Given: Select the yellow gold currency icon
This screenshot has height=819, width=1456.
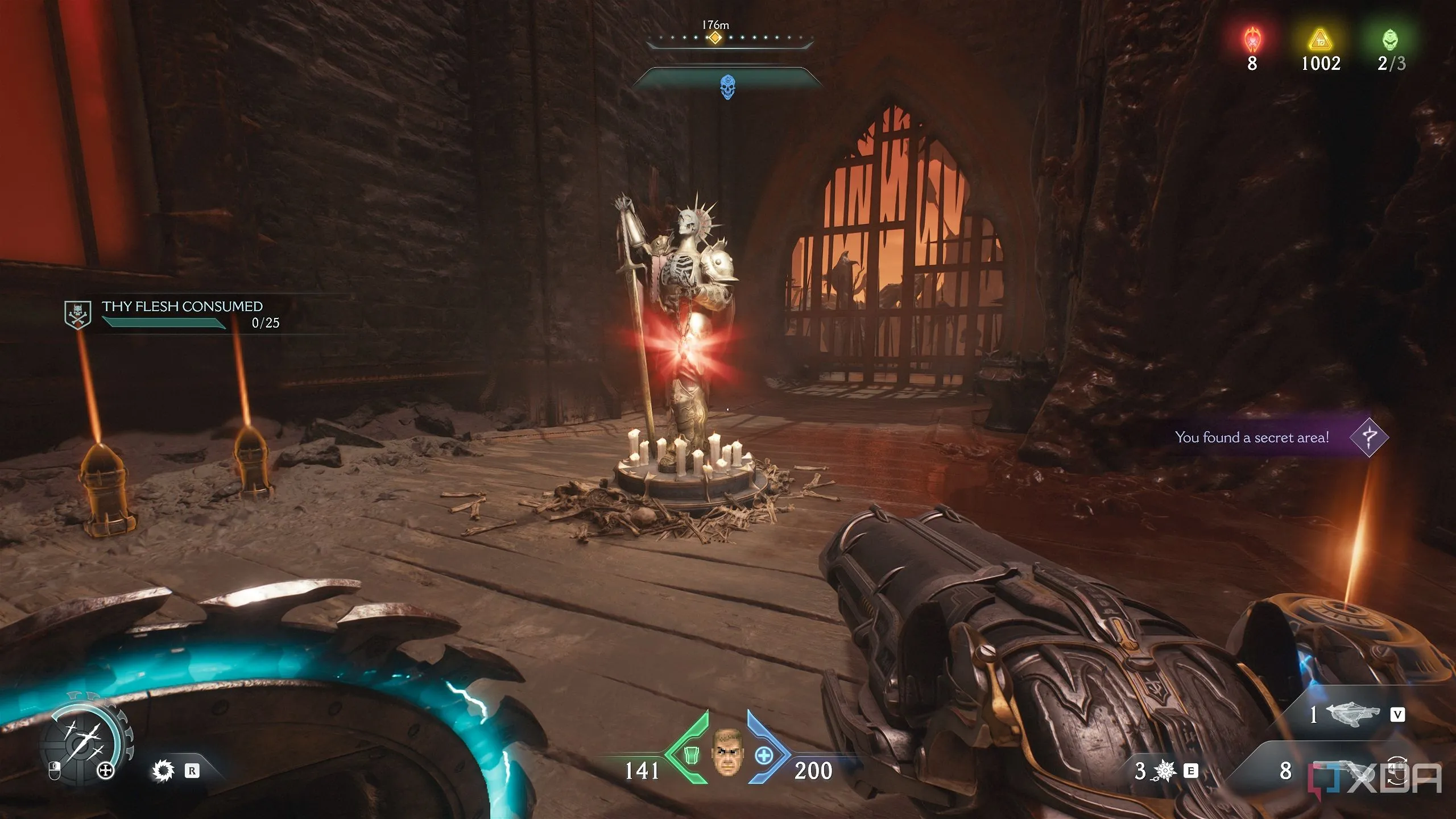Looking at the screenshot, I should (1320, 40).
